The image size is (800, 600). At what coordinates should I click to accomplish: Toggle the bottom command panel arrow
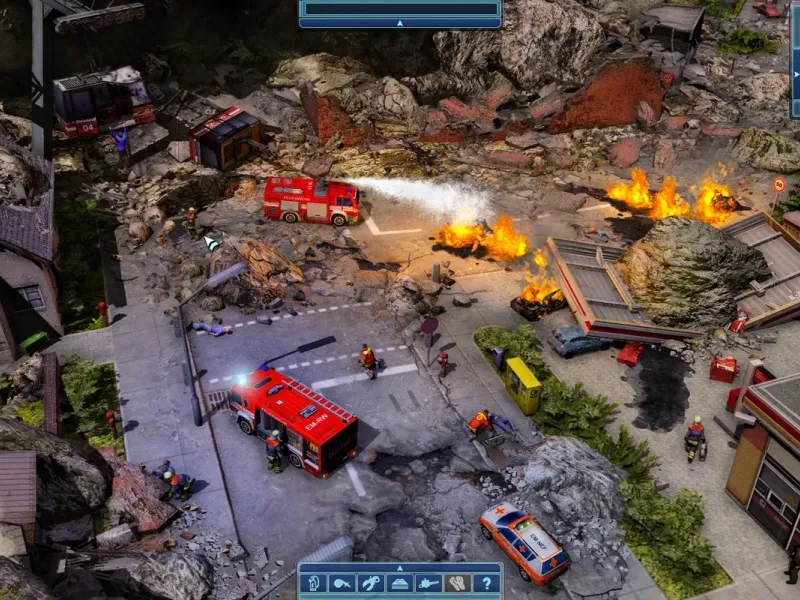[399, 567]
